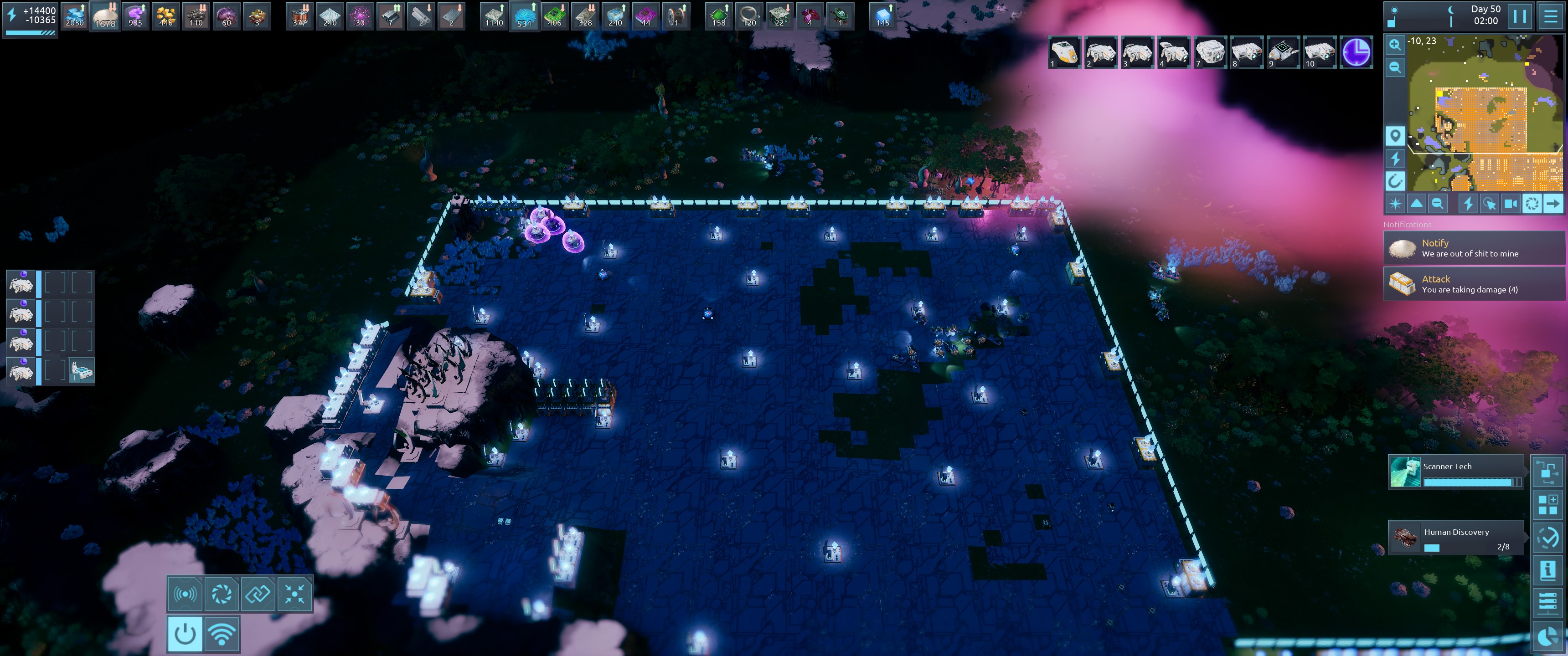Open the Scanner Tech research entry
Screen dimensions: 1568x656
[x=1455, y=471]
